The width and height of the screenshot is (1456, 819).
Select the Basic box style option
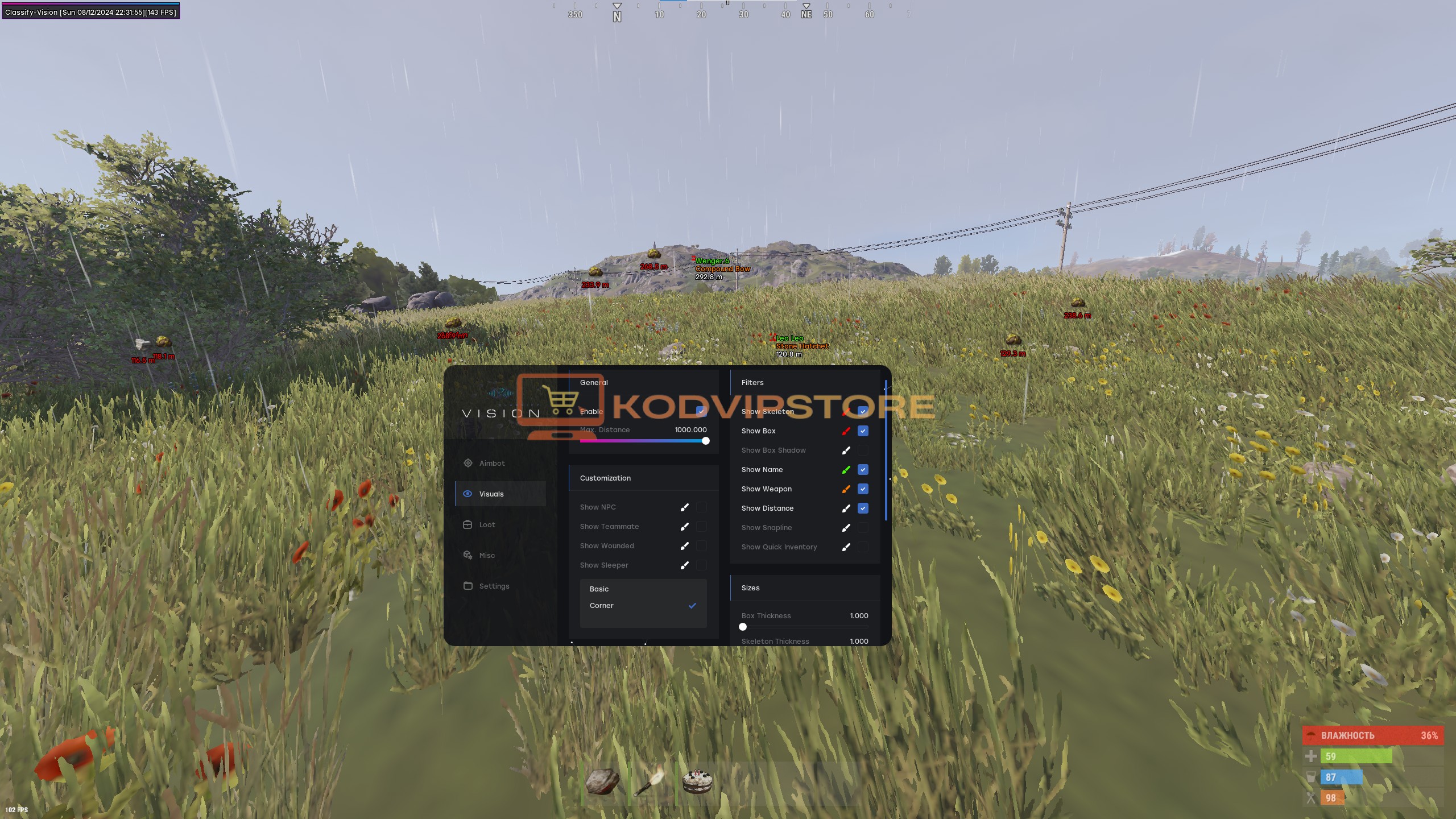click(599, 589)
